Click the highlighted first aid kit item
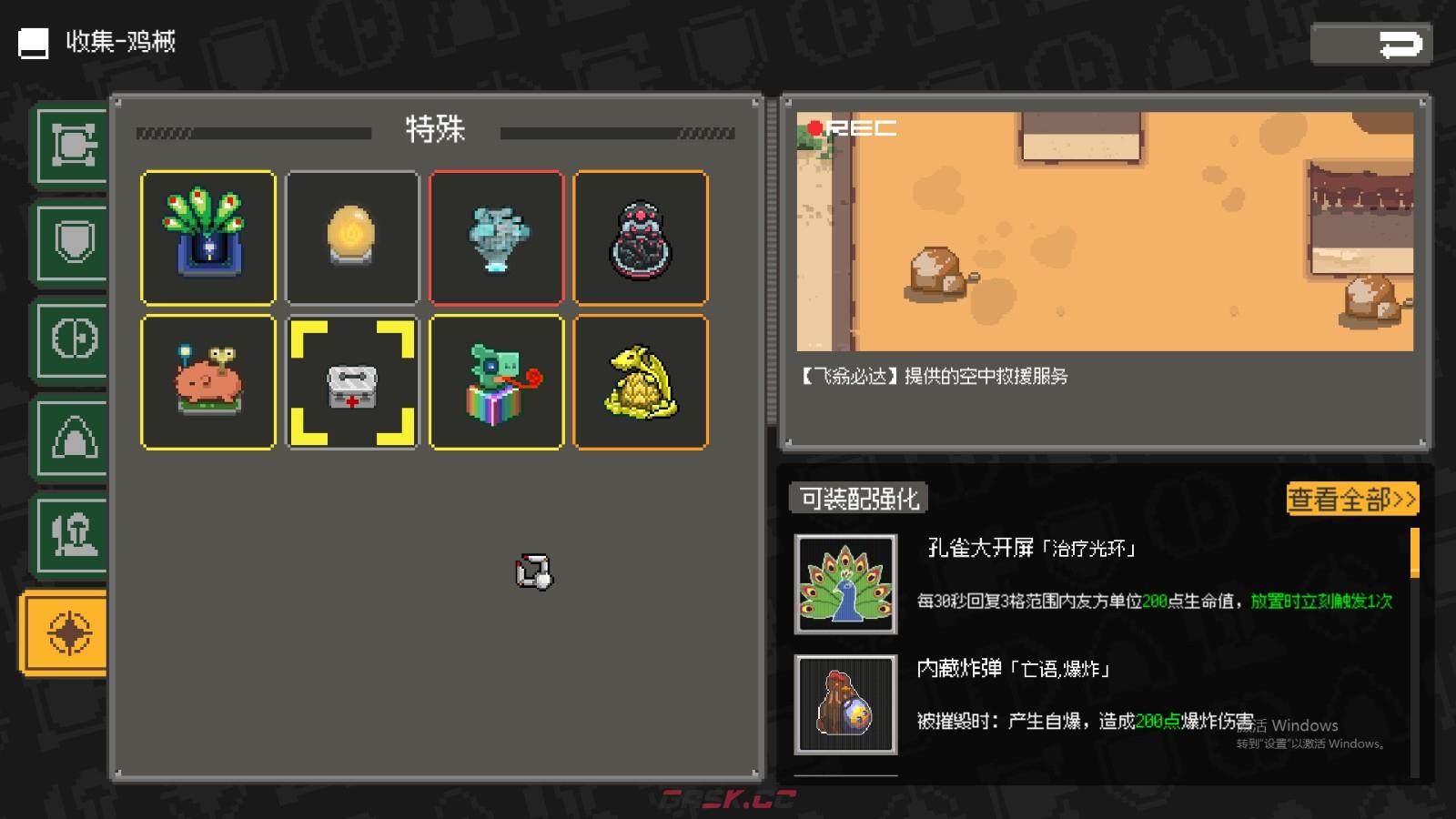This screenshot has height=819, width=1456. 352,381
